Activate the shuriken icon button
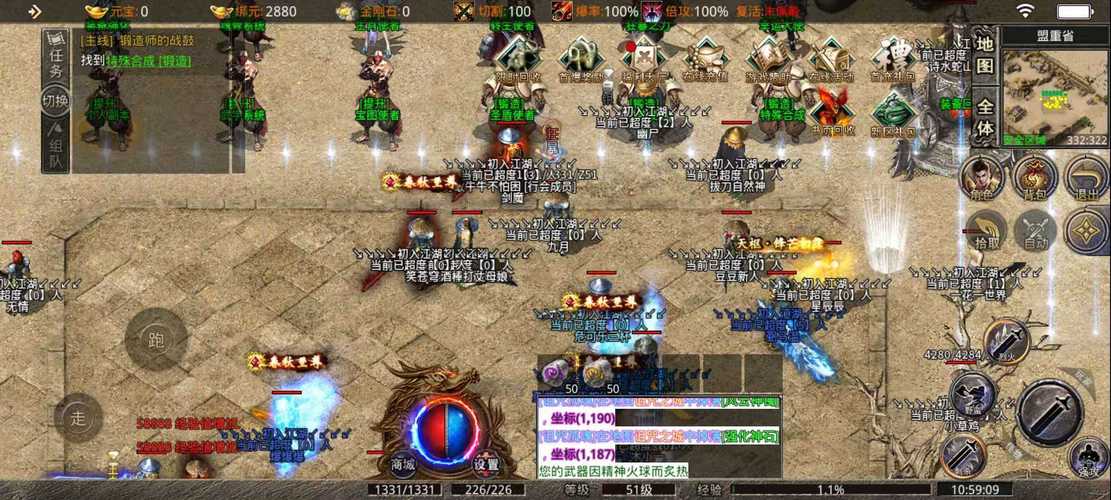Image resolution: width=1111 pixels, height=500 pixels. (x=1086, y=231)
